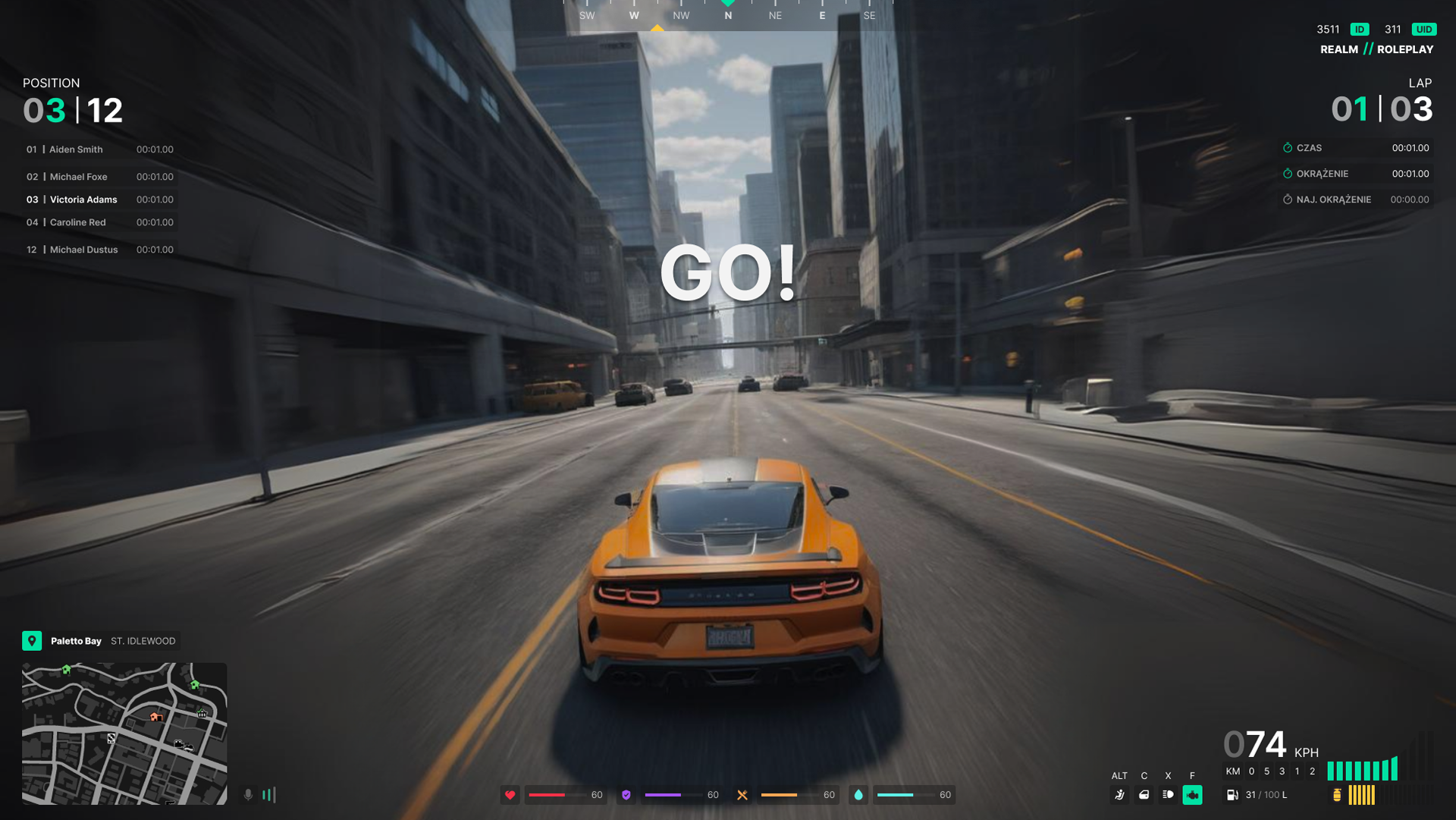1456x820 pixels.
Task: Click Victoria Adams in the standings list
Action: [x=83, y=200]
